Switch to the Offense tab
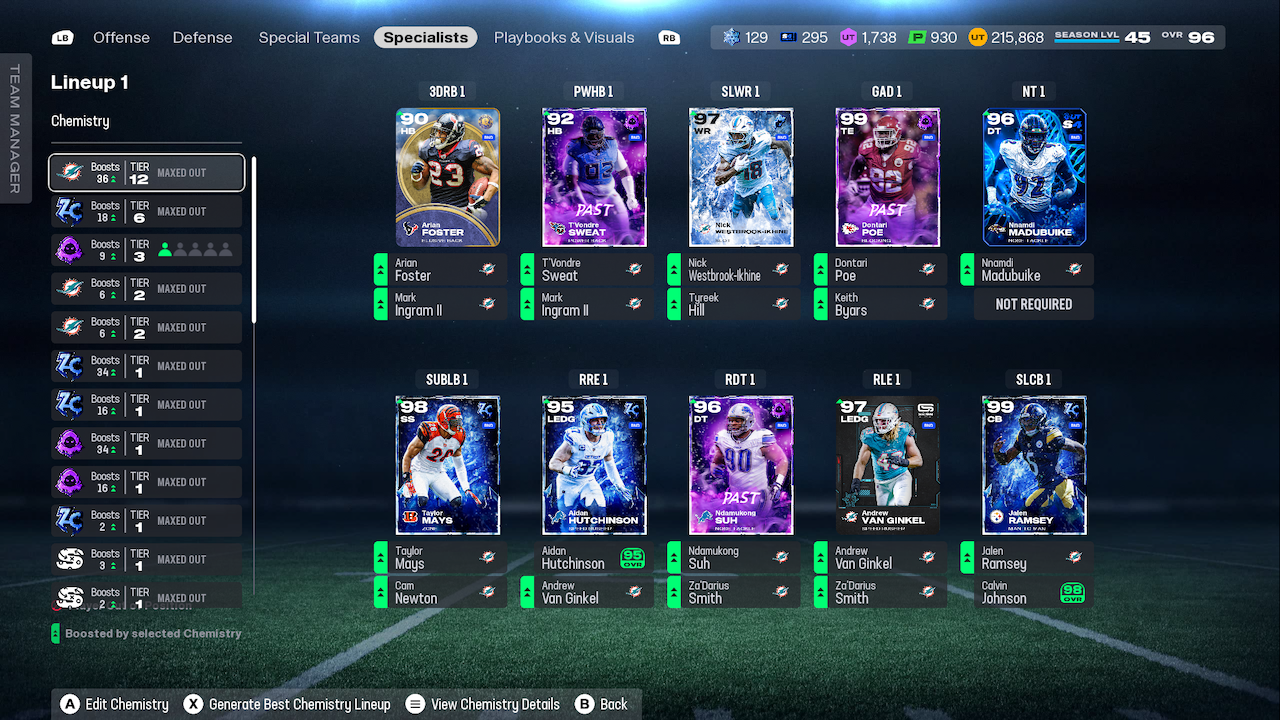The image size is (1280, 720). (x=121, y=37)
